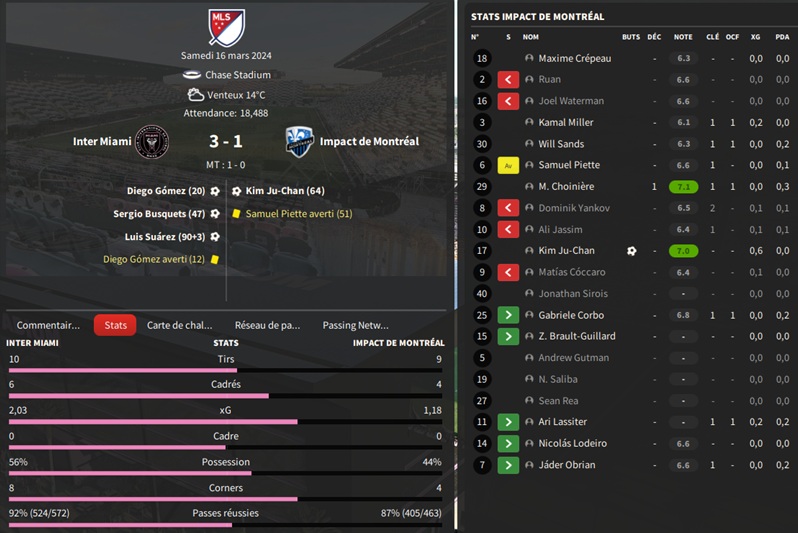Select Nicolás Lodeiro from the list
The image size is (798, 533).
[x=573, y=443]
